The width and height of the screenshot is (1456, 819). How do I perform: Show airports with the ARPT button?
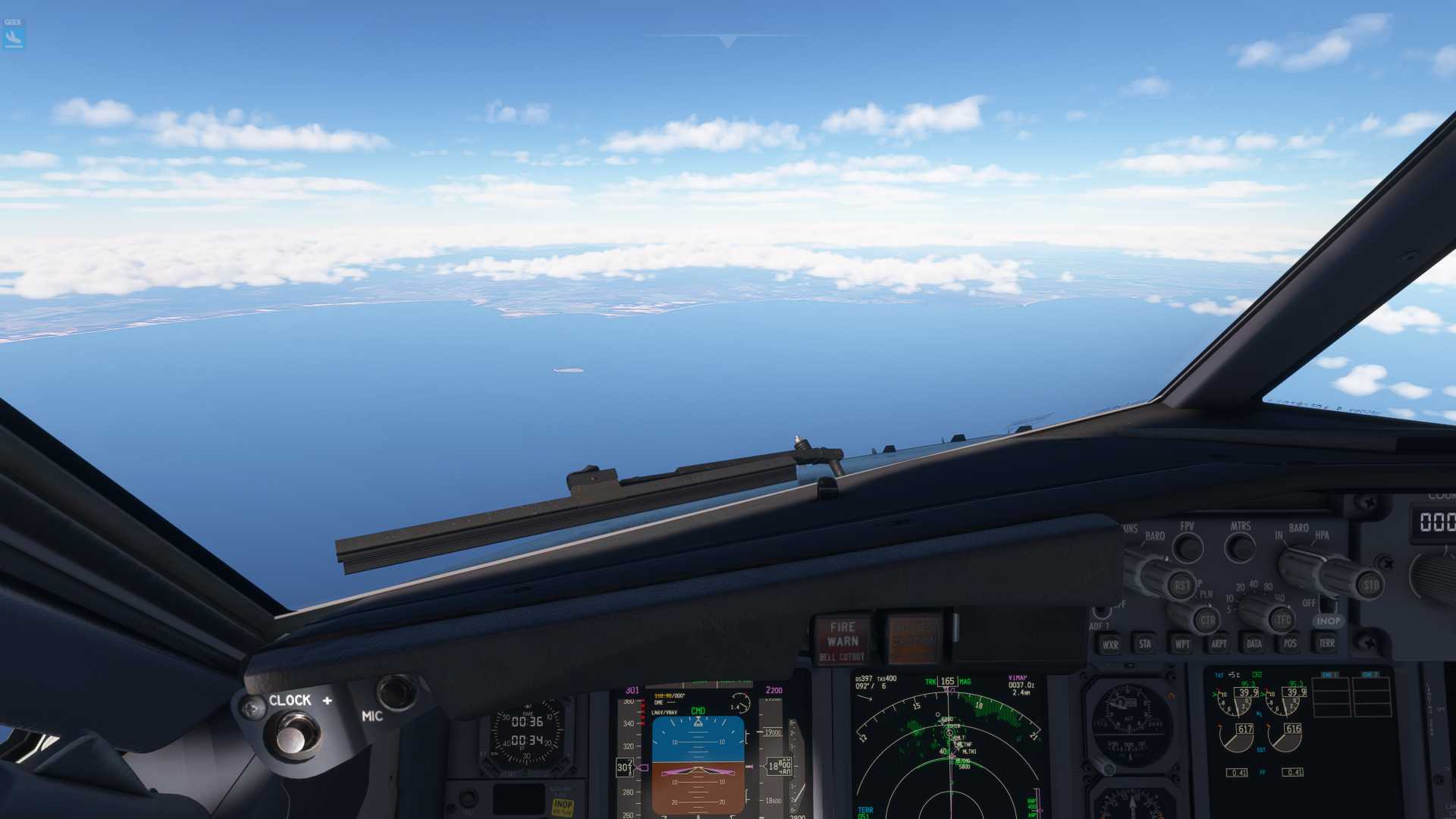point(1219,644)
